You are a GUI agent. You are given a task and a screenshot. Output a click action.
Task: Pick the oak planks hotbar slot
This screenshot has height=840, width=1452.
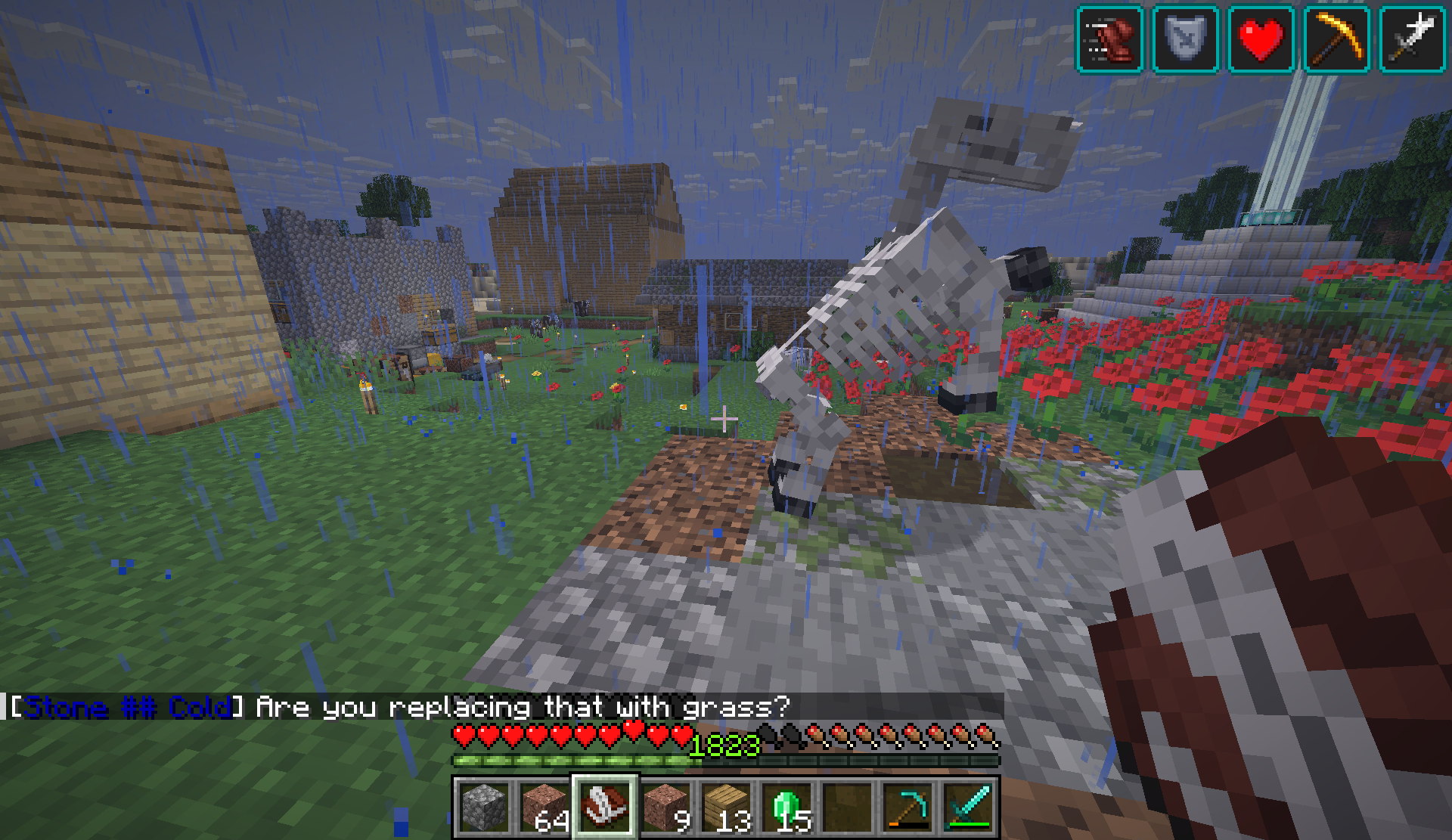click(726, 807)
